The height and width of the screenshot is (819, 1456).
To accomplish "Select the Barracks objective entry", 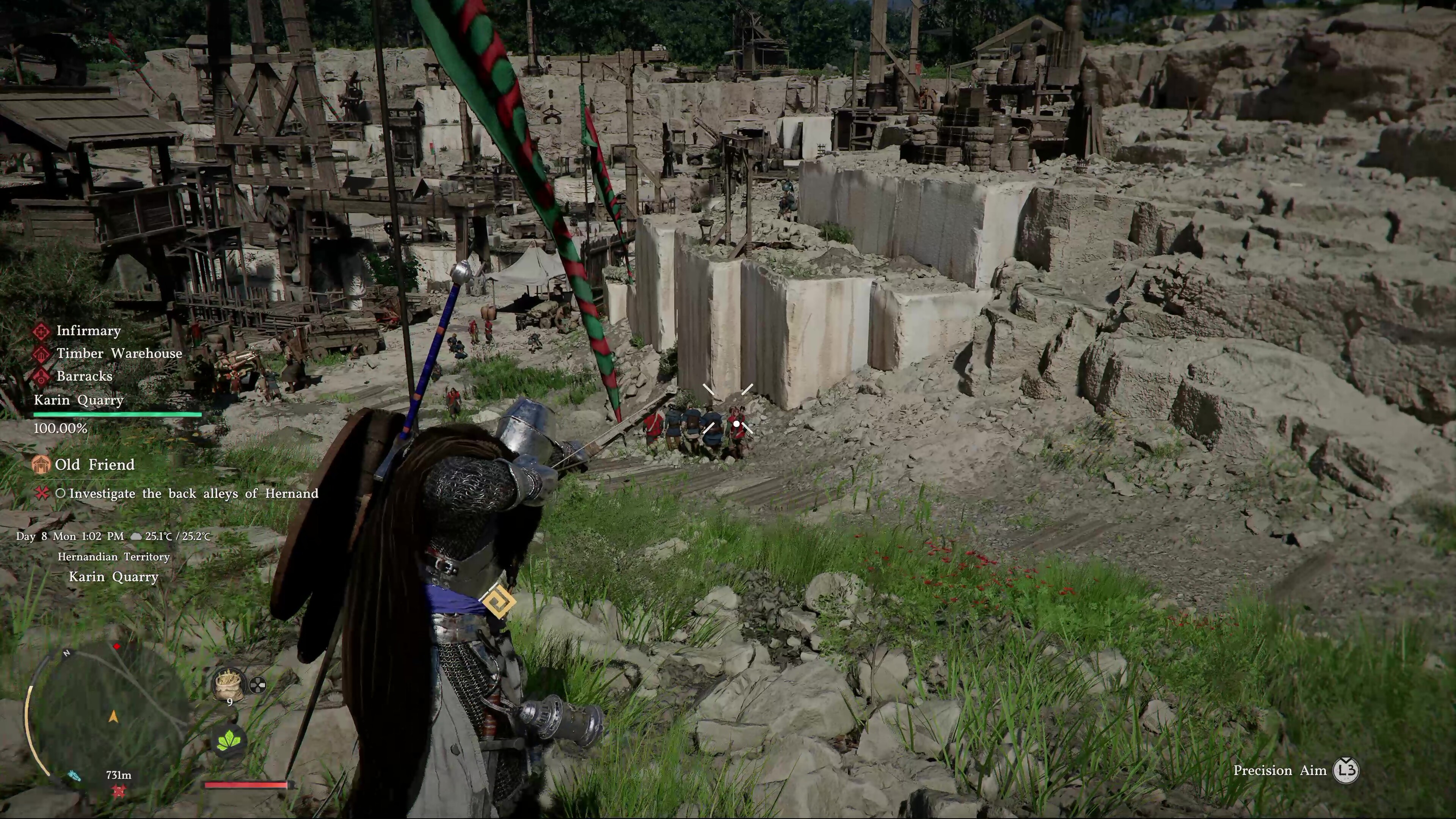I will tap(84, 376).
